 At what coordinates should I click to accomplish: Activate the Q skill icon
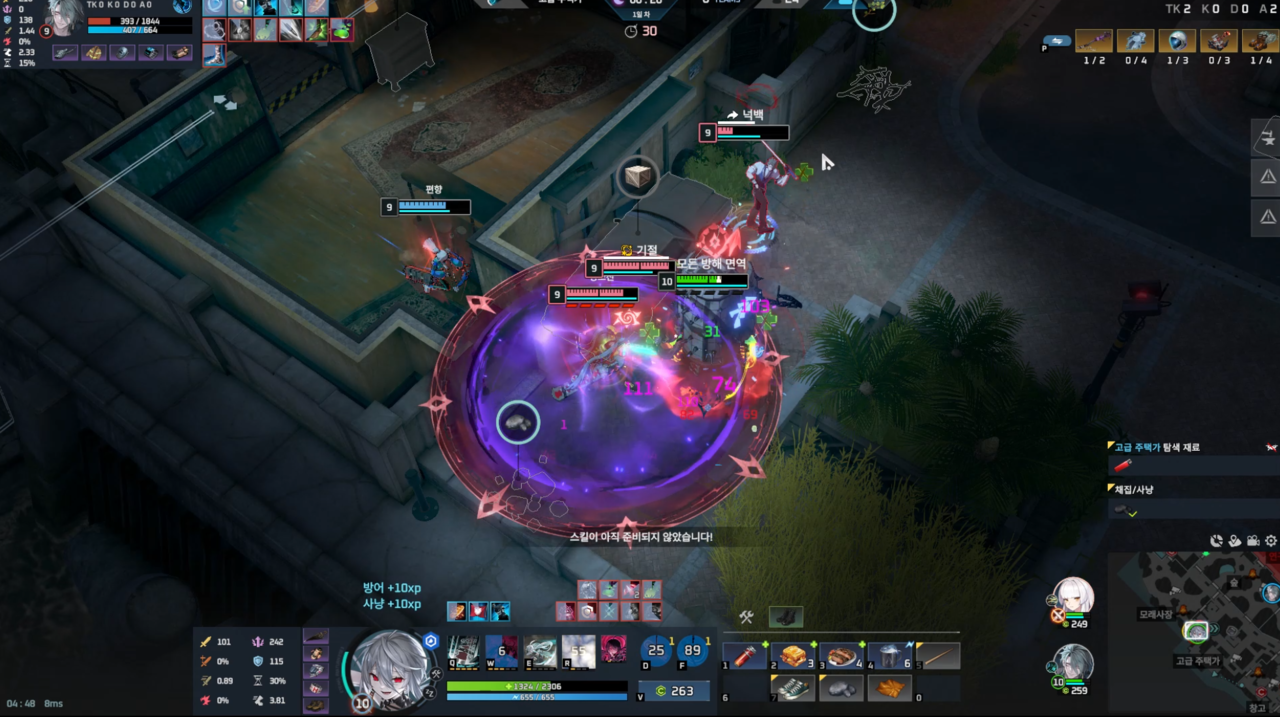[x=463, y=652]
